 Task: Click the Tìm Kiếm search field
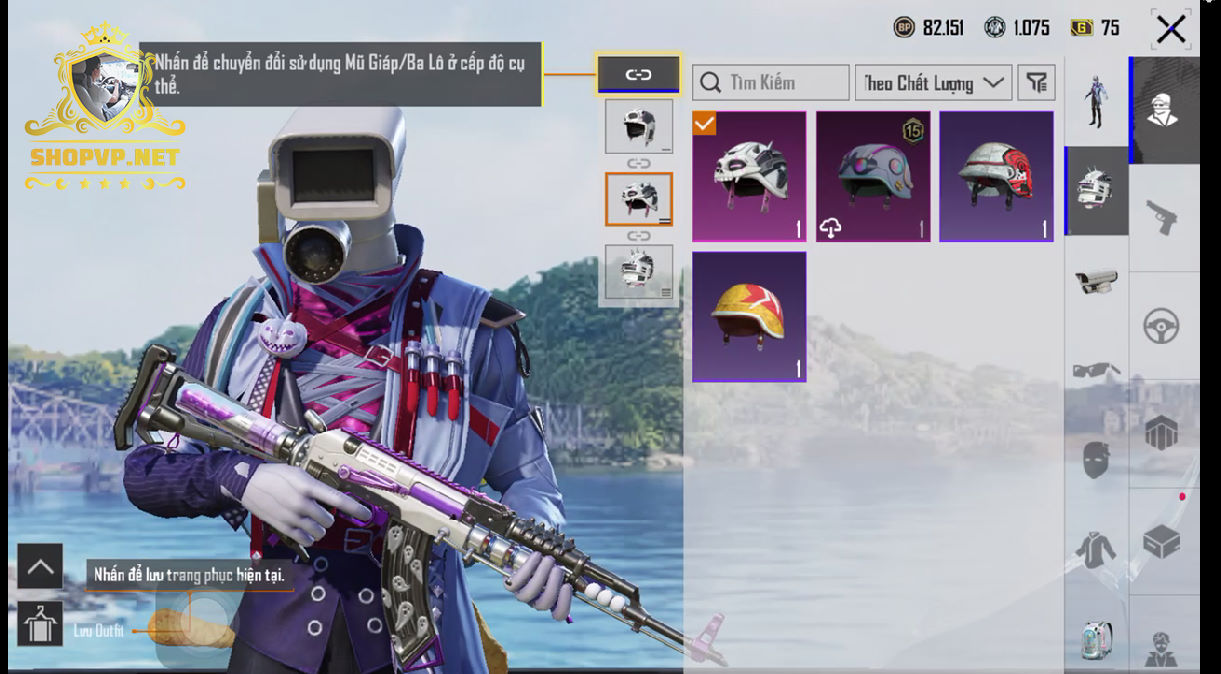[771, 83]
